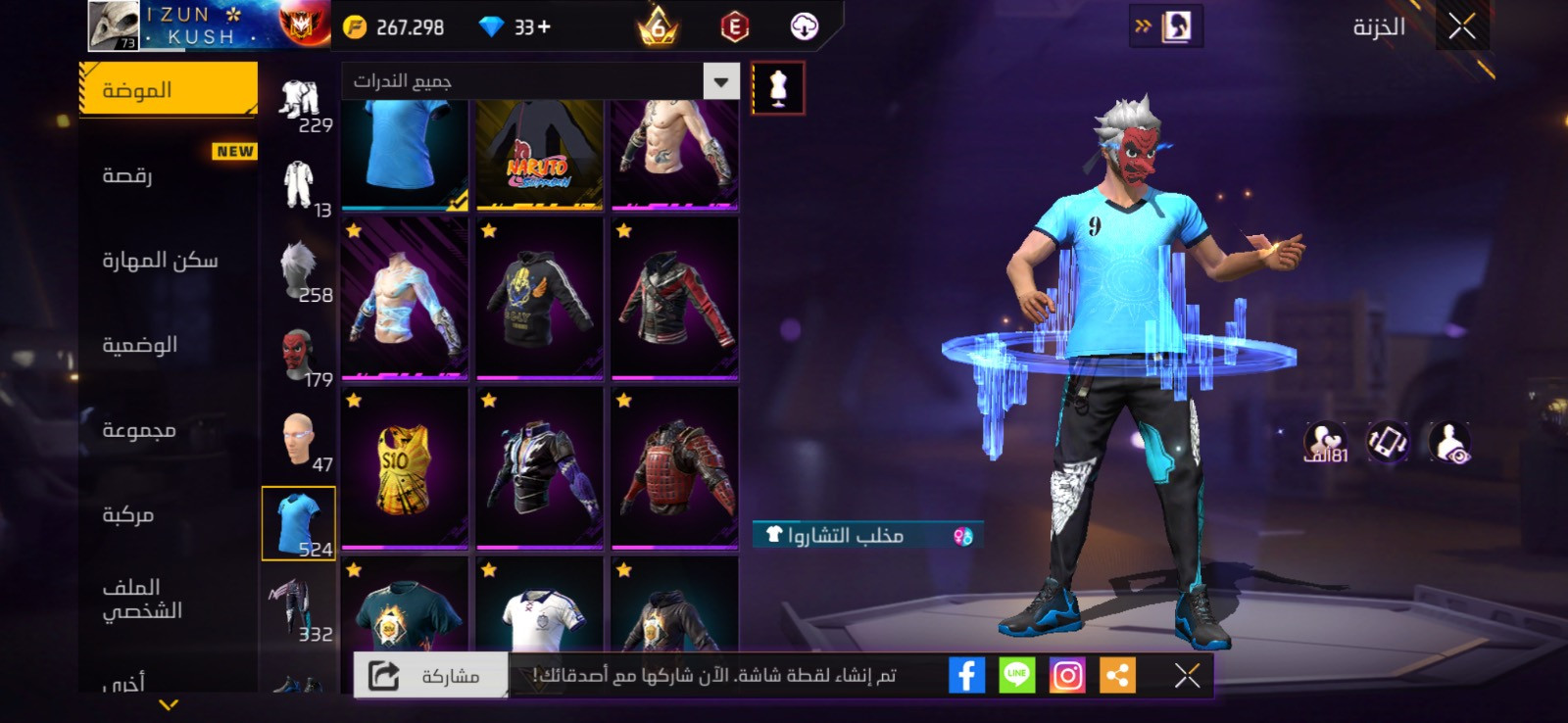The height and width of the screenshot is (723, 1568).
Task: Select the yellow SIO tank top
Action: tap(405, 467)
